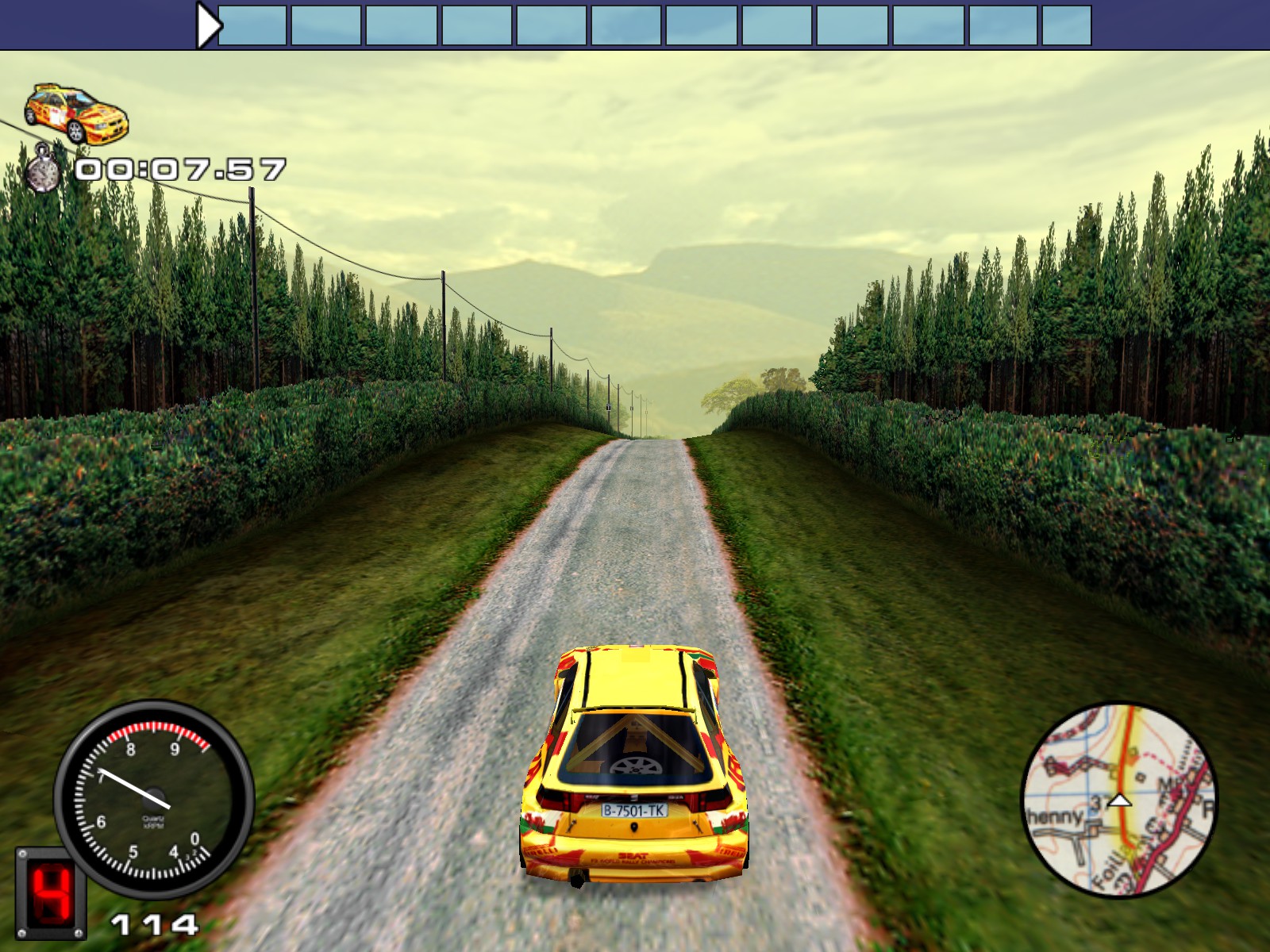This screenshot has height=952, width=1270.
Task: Select the first blue segment of the progress bar
Action: pyautogui.click(x=256, y=22)
